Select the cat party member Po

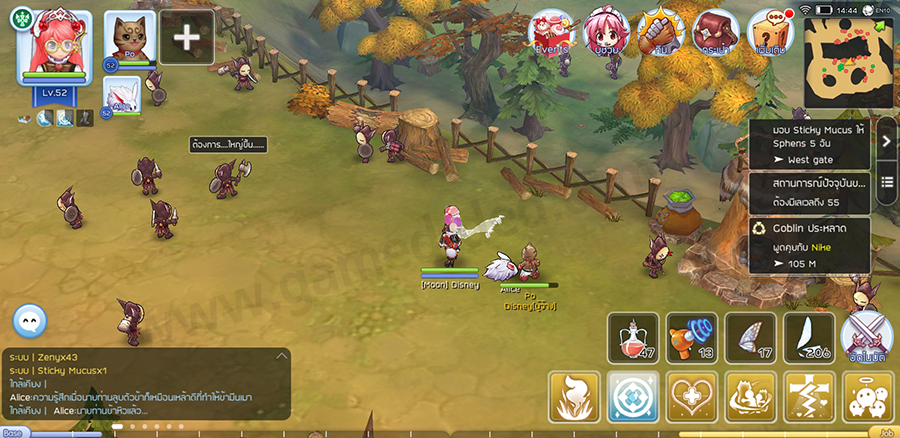coord(130,42)
